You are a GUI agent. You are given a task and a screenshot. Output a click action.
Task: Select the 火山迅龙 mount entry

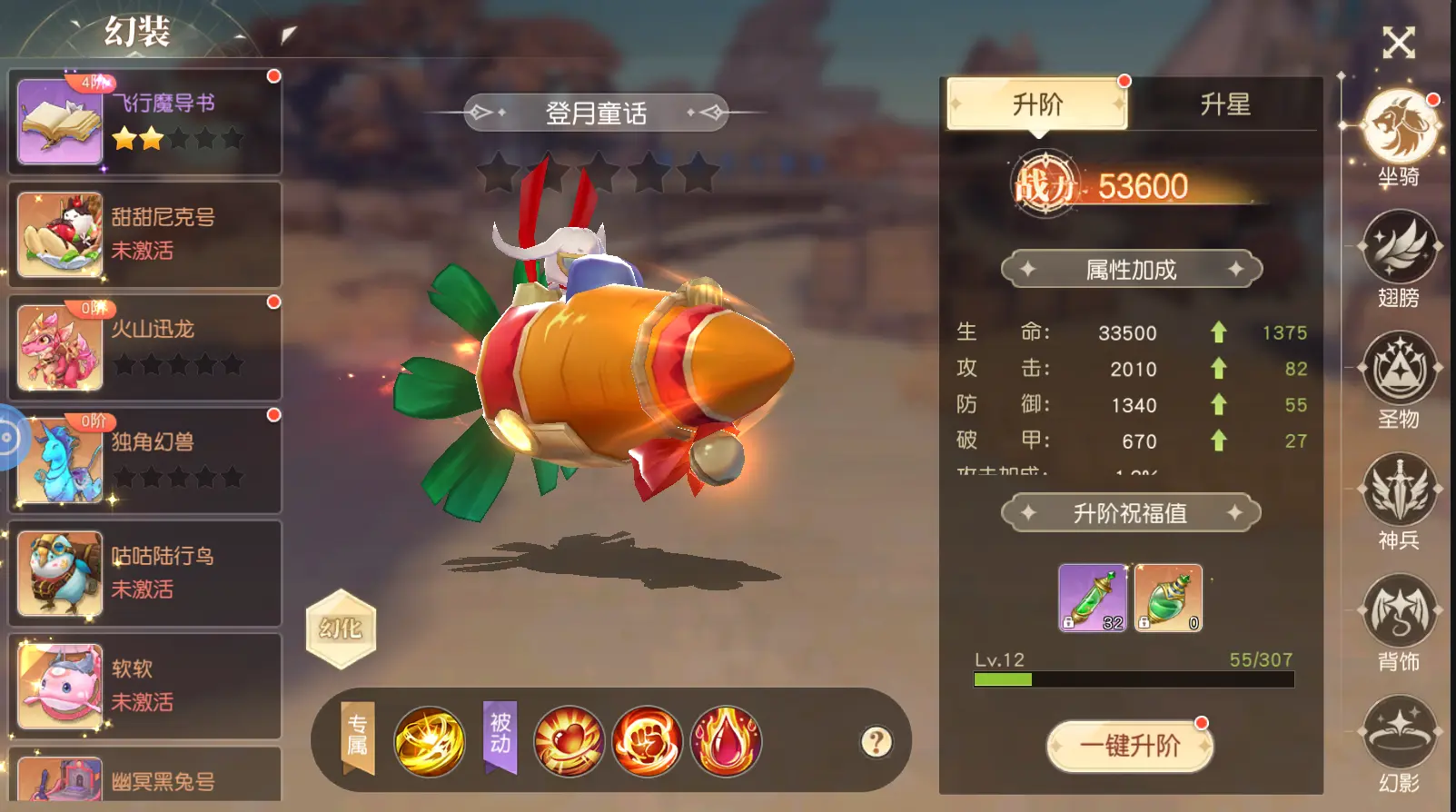point(145,348)
